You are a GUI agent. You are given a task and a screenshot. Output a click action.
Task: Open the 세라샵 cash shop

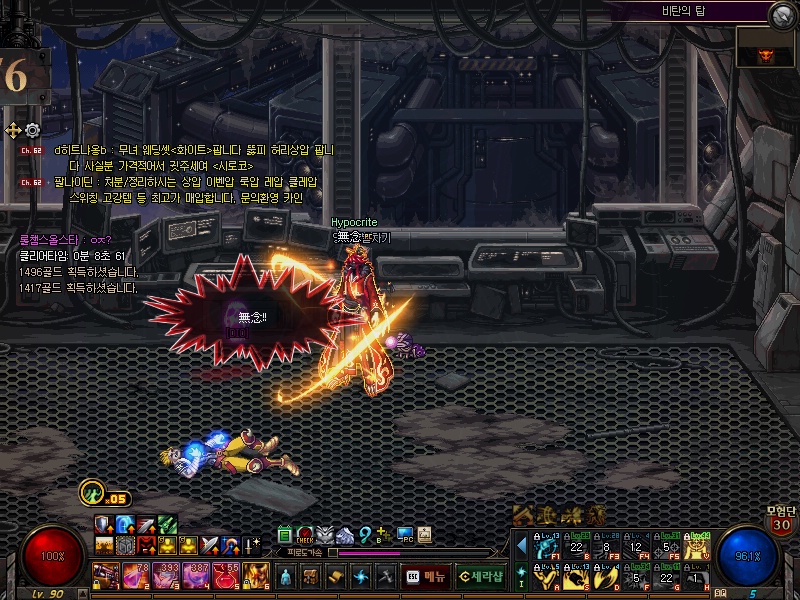pyautogui.click(x=479, y=576)
